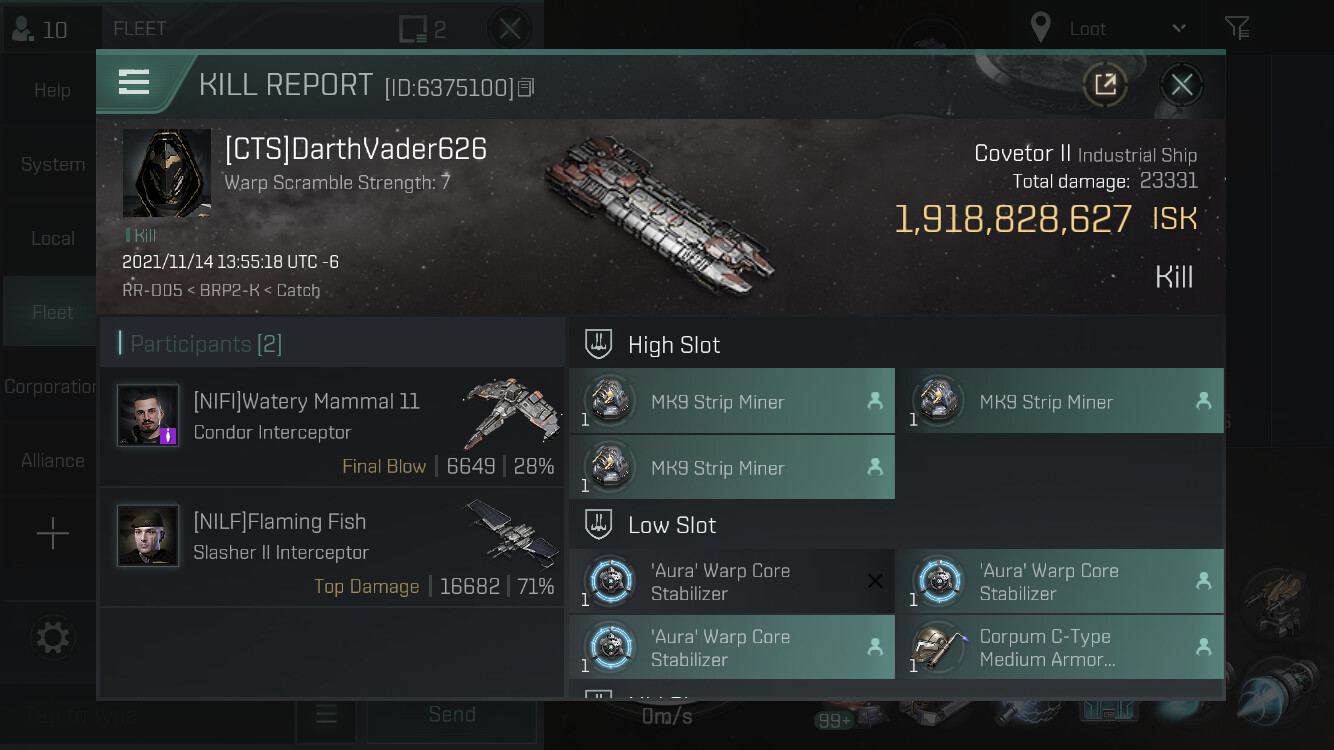
Task: Copy the kill report ID
Action: (x=526, y=88)
